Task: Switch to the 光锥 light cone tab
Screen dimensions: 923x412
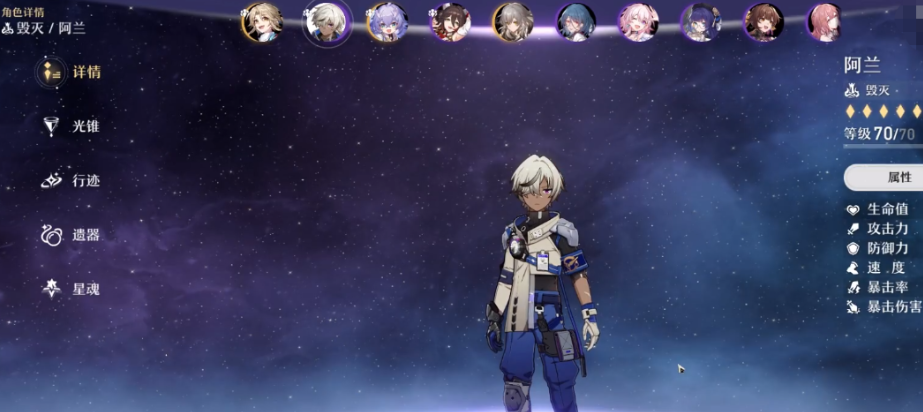Action: pos(70,127)
